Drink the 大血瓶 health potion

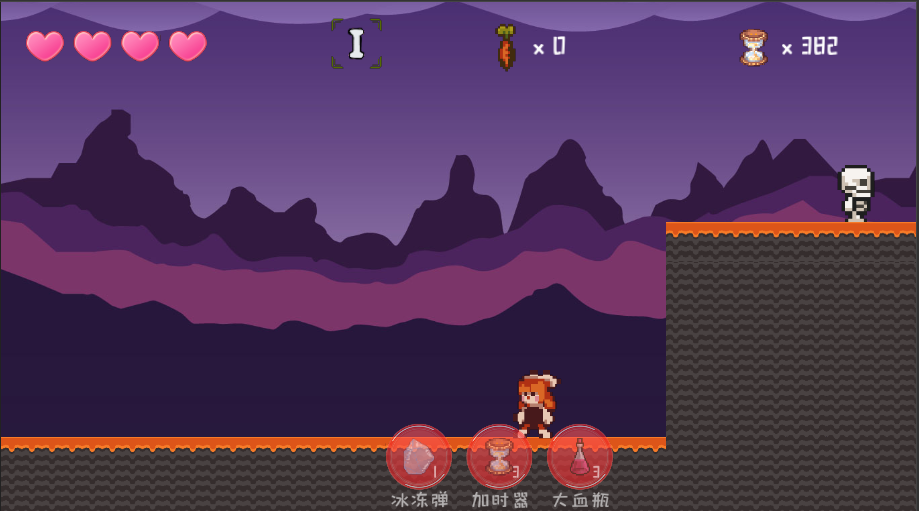580,457
